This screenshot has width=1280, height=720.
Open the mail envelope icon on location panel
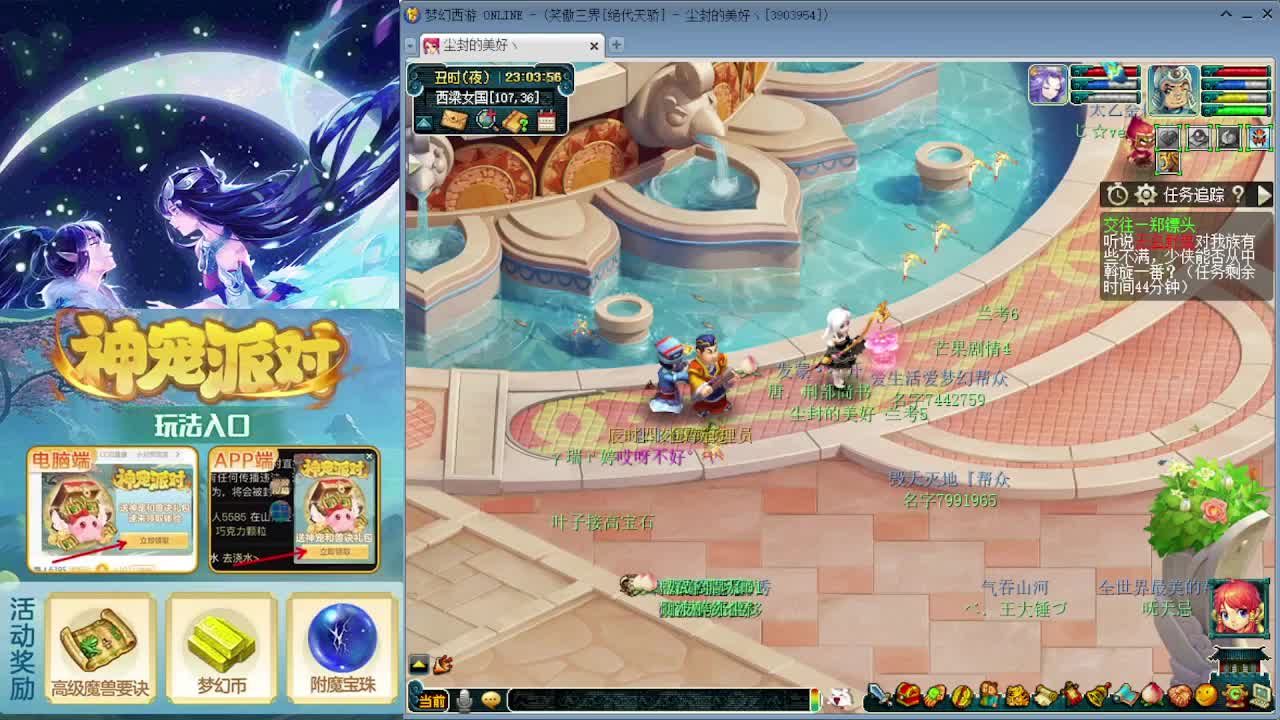tap(455, 122)
